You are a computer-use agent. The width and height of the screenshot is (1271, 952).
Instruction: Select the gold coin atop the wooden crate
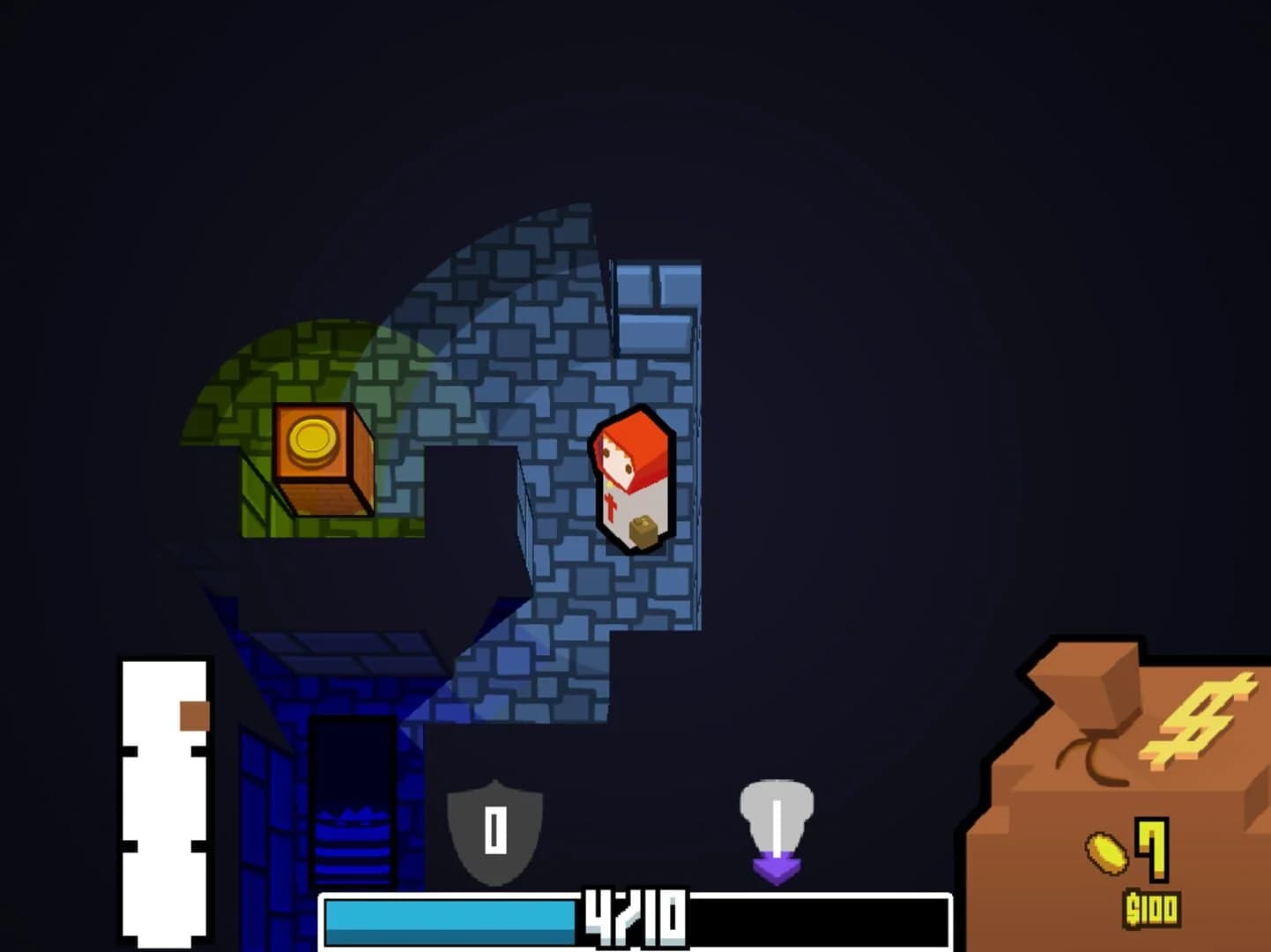[x=313, y=438]
